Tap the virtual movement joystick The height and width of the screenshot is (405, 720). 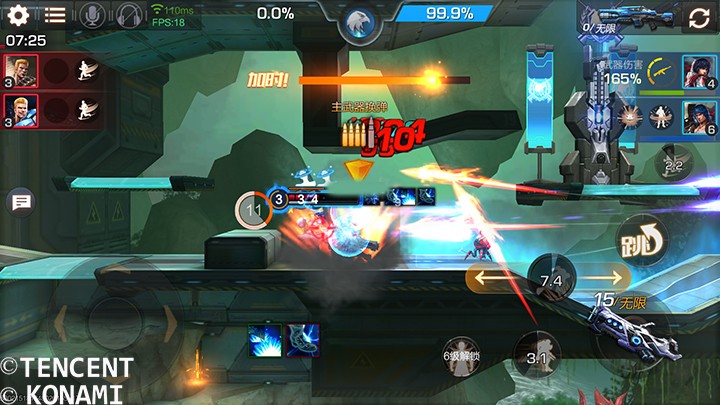[x=110, y=325]
